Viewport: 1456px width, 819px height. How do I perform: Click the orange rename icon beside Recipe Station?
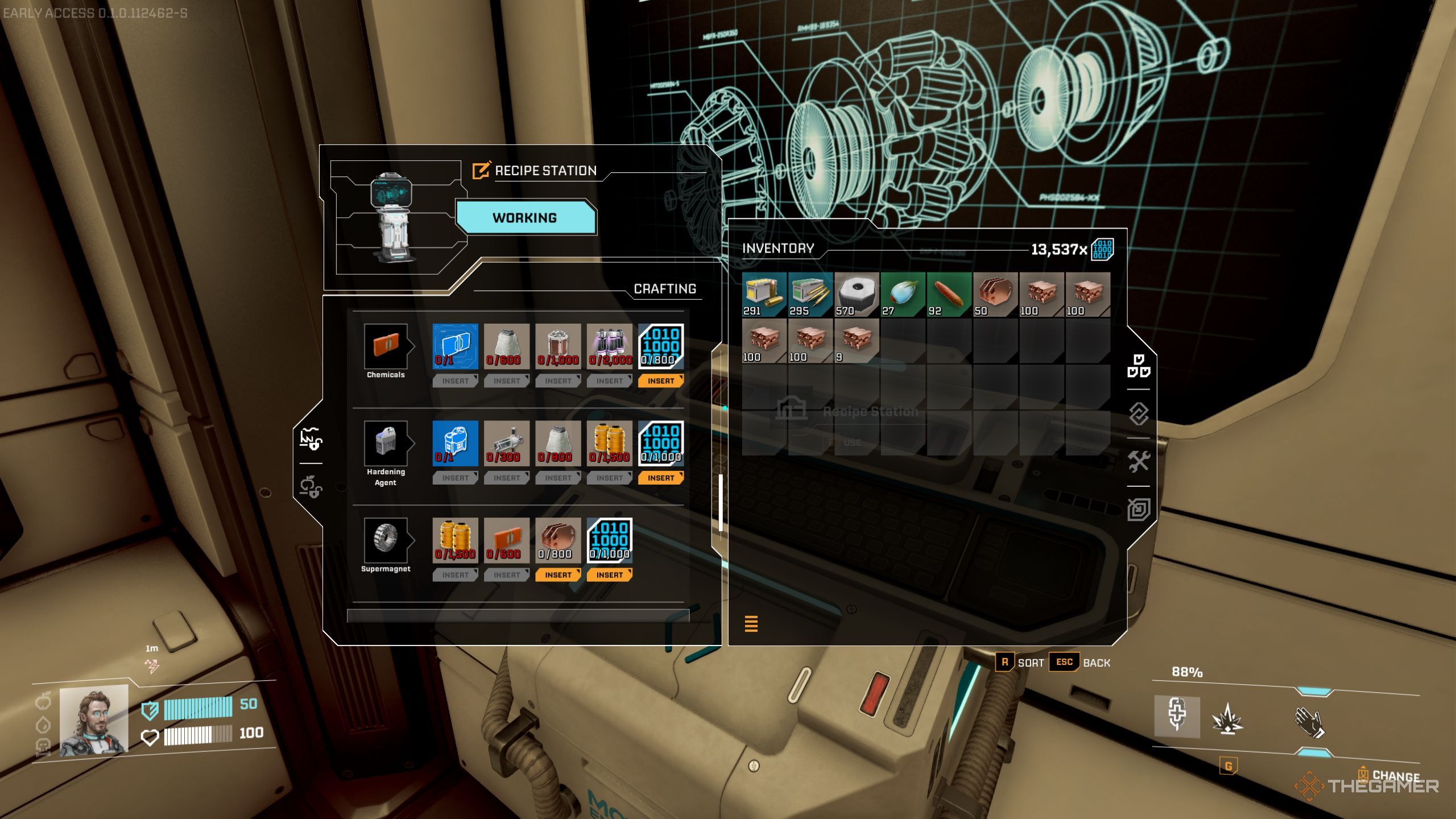tap(481, 170)
